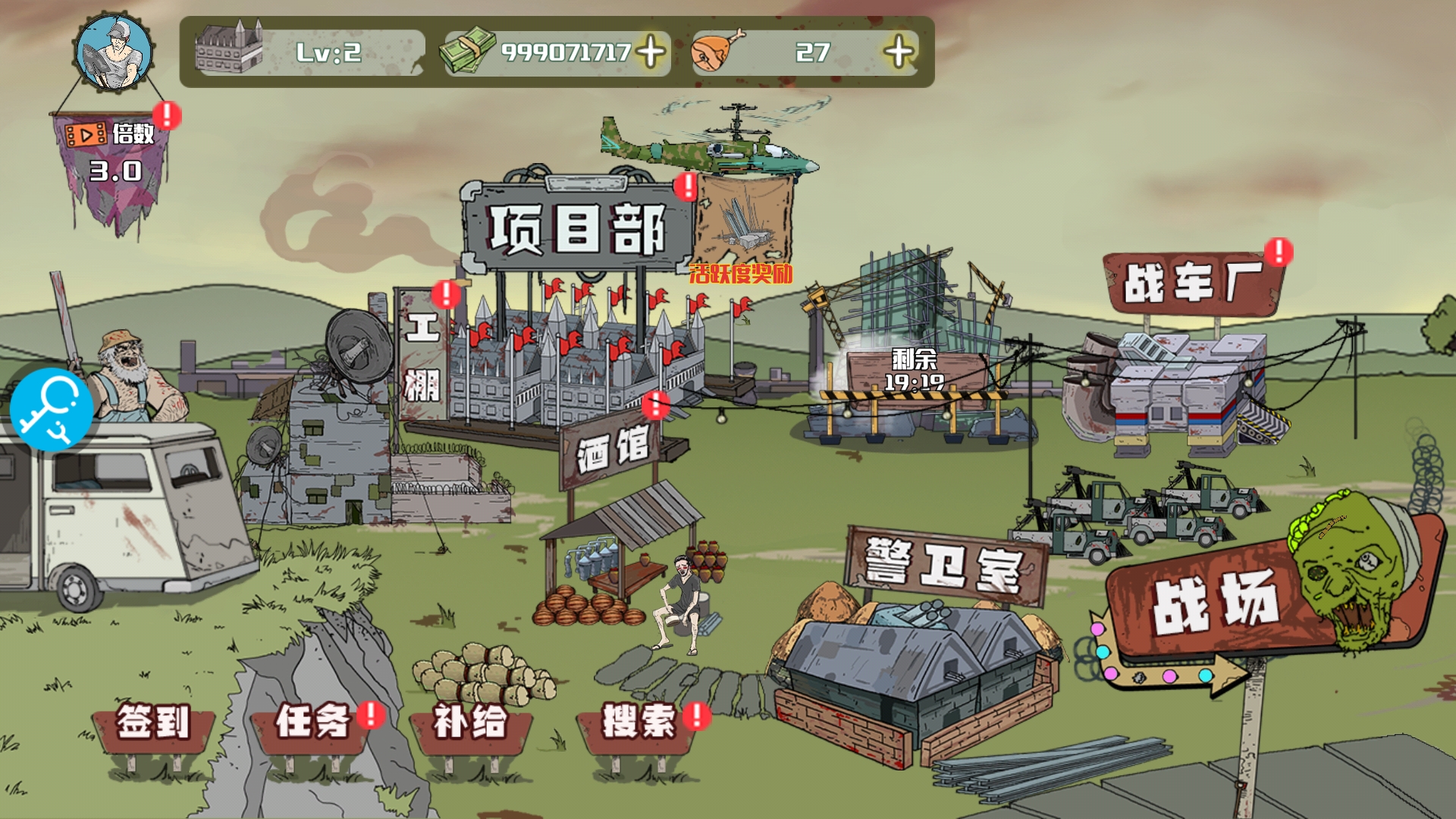Add more cash with the plus button

[x=650, y=52]
